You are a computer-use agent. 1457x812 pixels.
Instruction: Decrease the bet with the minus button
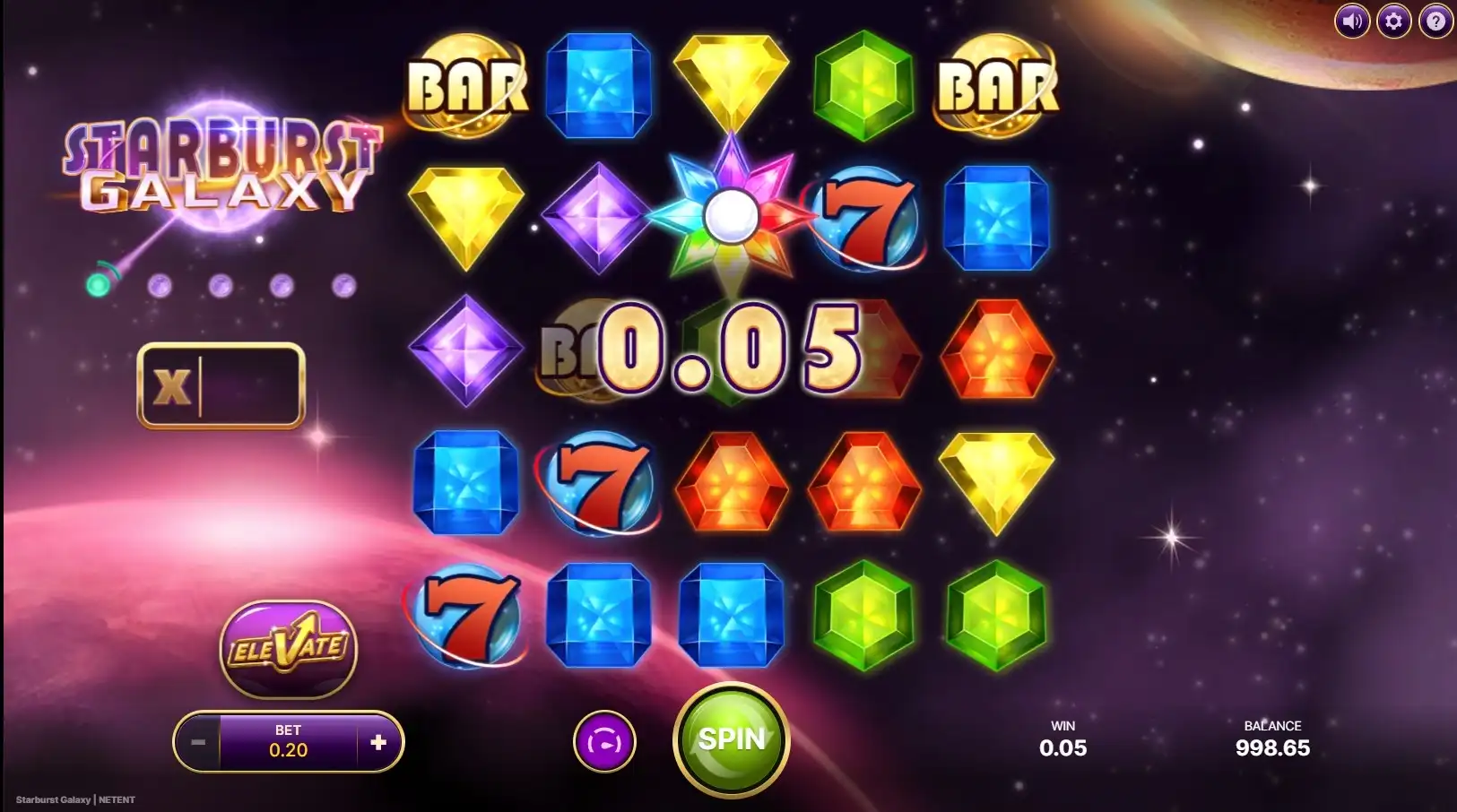(198, 742)
